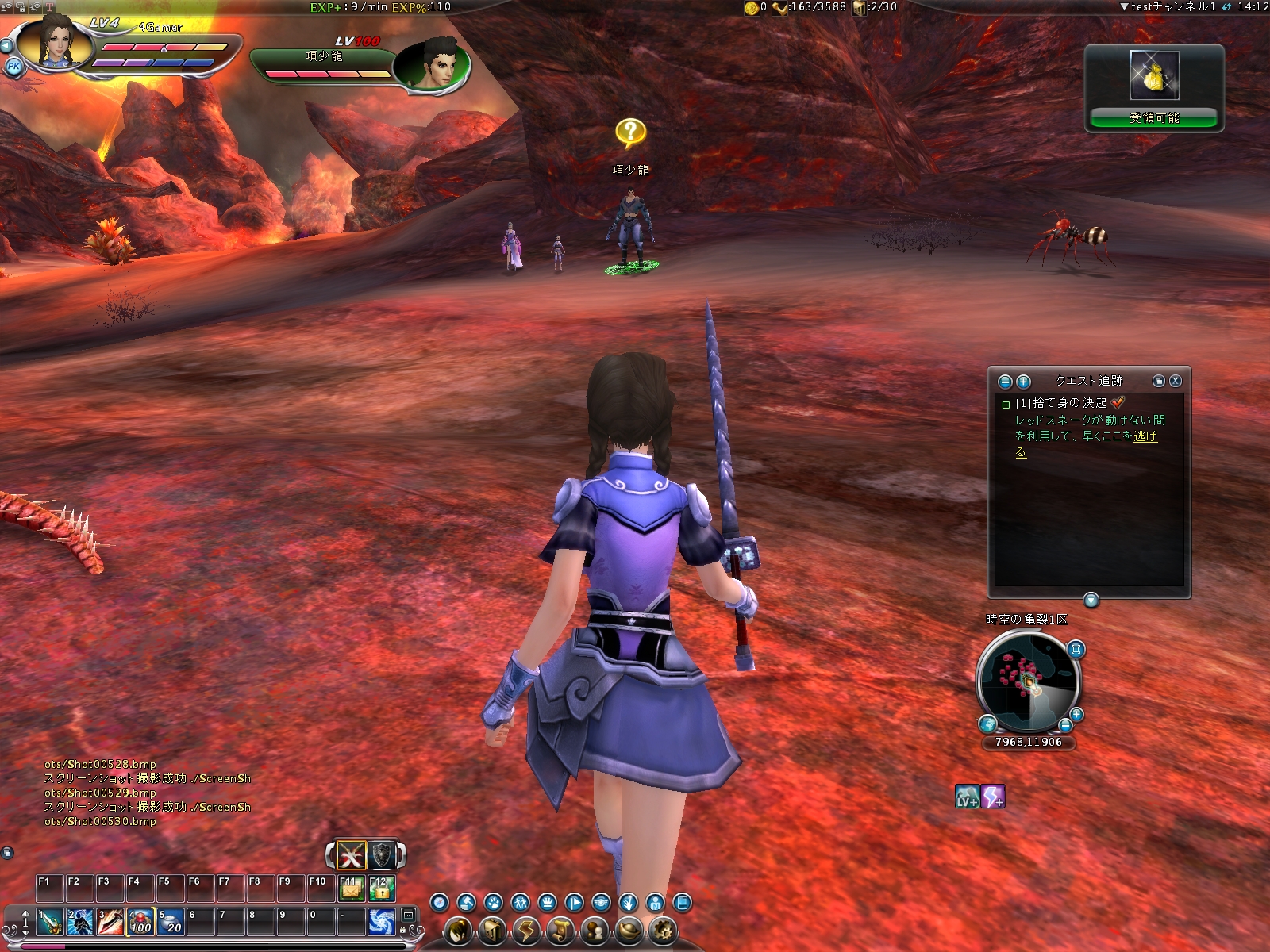Image resolution: width=1270 pixels, height=952 pixels.
Task: Use the red potion in slot 4
Action: [x=140, y=922]
